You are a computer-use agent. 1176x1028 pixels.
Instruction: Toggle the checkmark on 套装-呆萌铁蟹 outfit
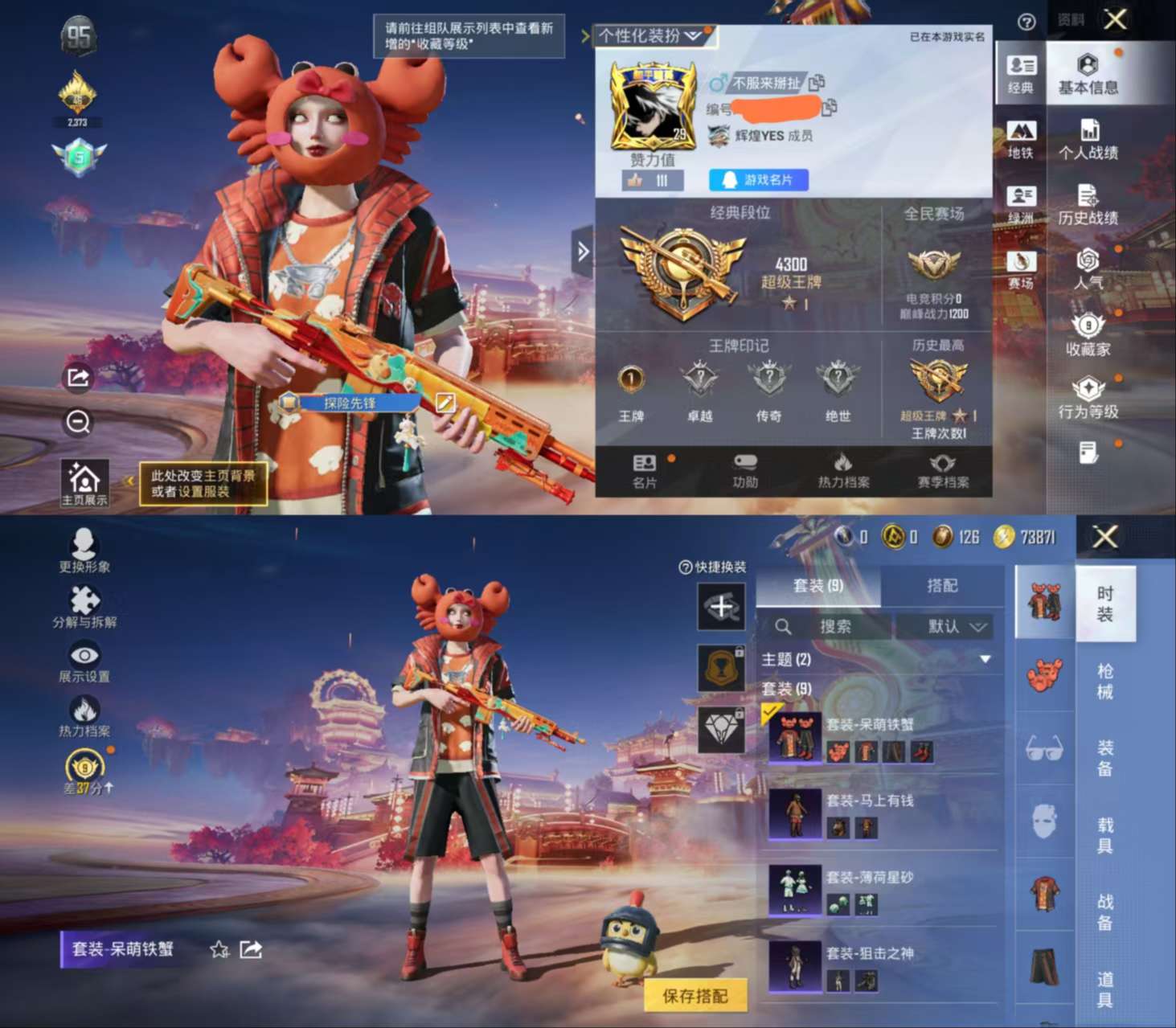tap(772, 710)
